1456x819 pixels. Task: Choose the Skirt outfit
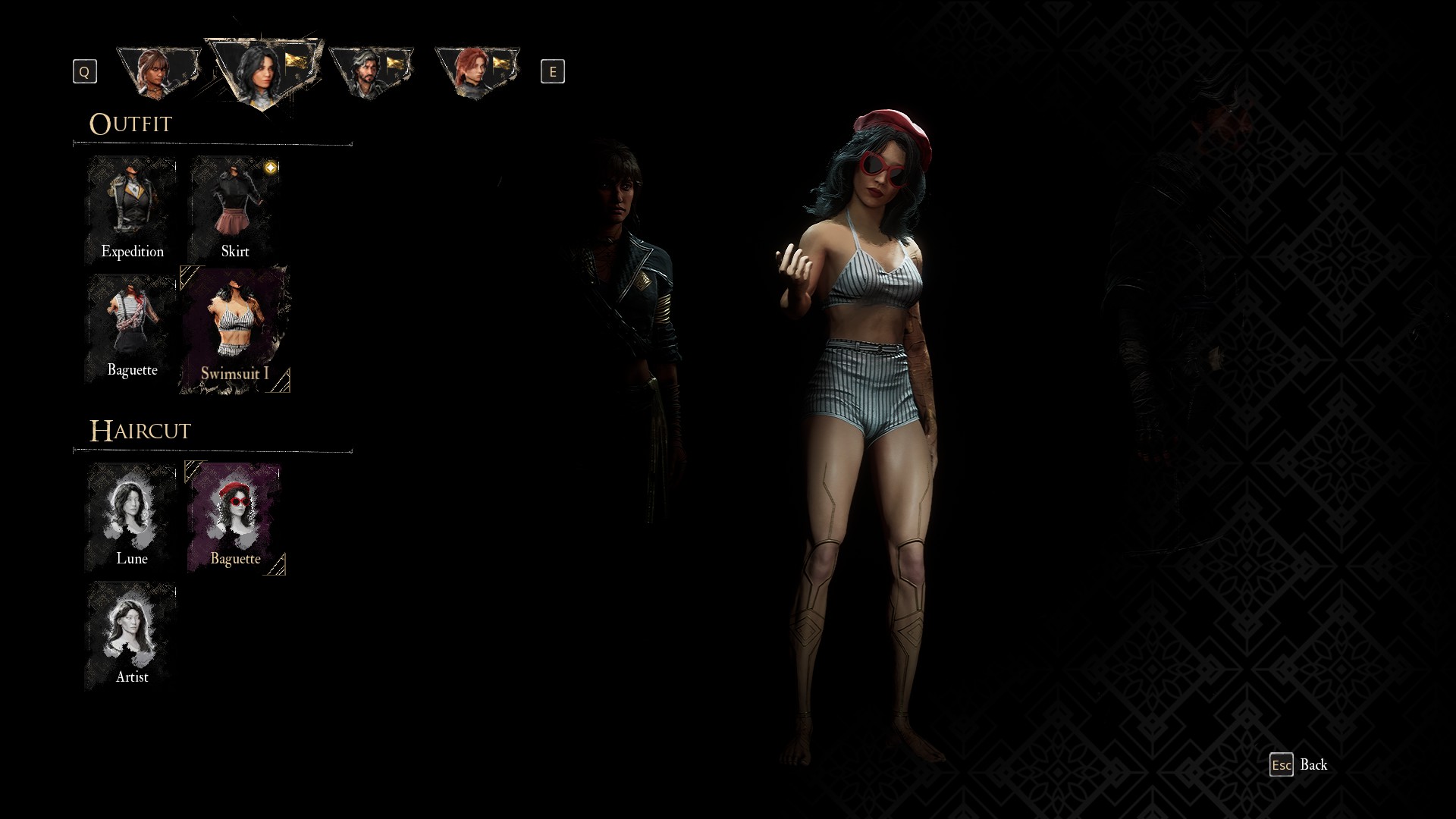click(235, 210)
